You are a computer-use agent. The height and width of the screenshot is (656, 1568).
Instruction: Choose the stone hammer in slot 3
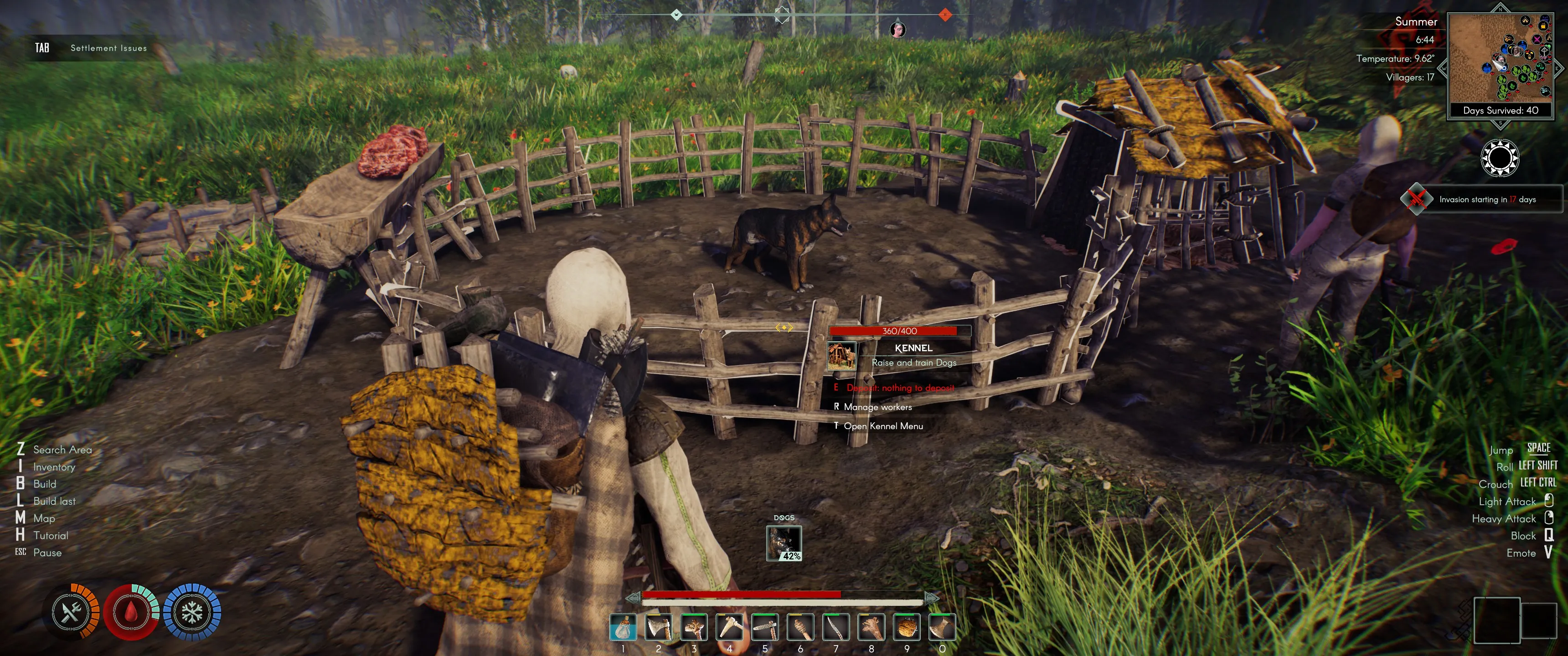tap(694, 627)
